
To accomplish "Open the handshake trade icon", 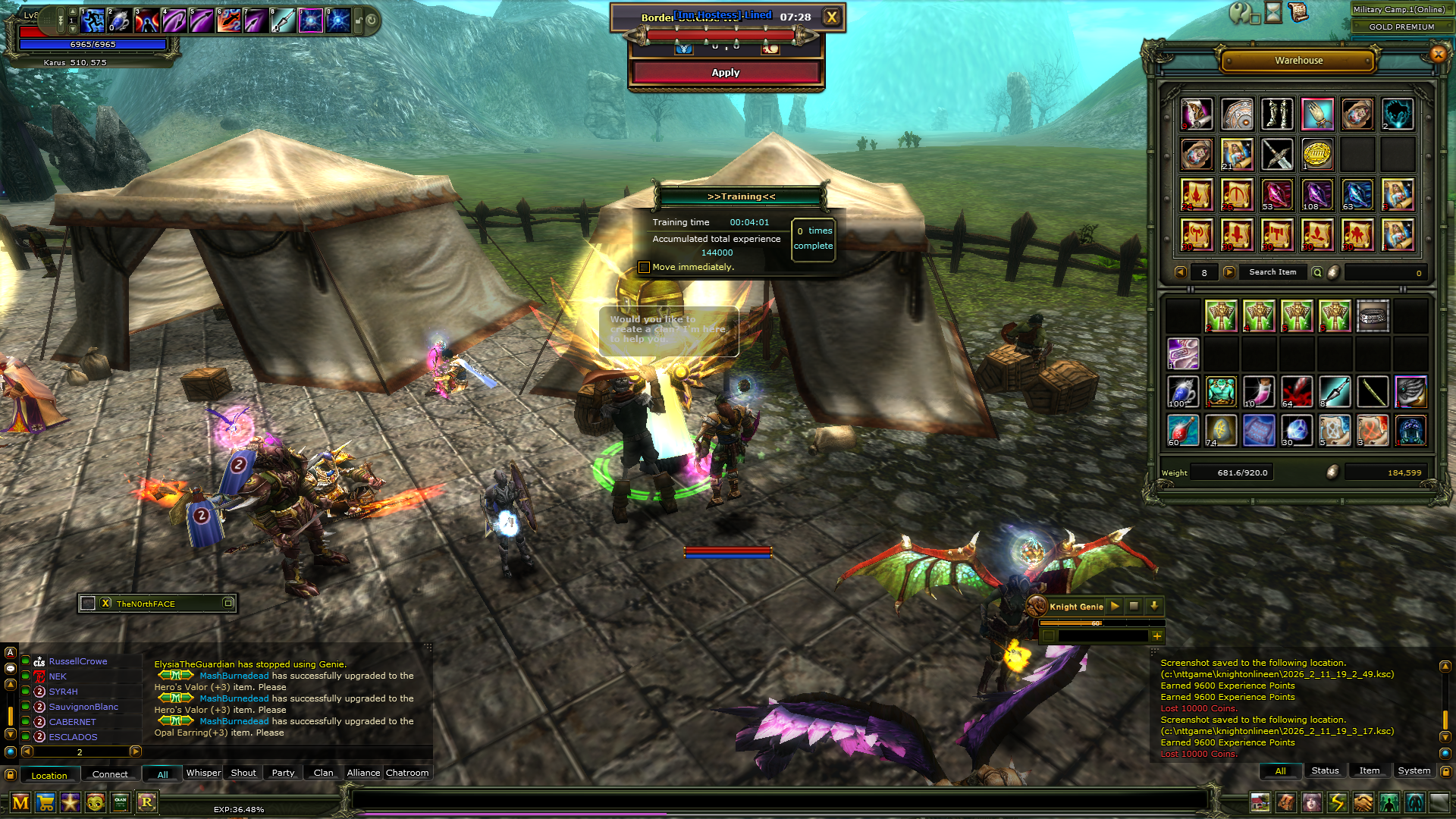I will pyautogui.click(x=1363, y=802).
